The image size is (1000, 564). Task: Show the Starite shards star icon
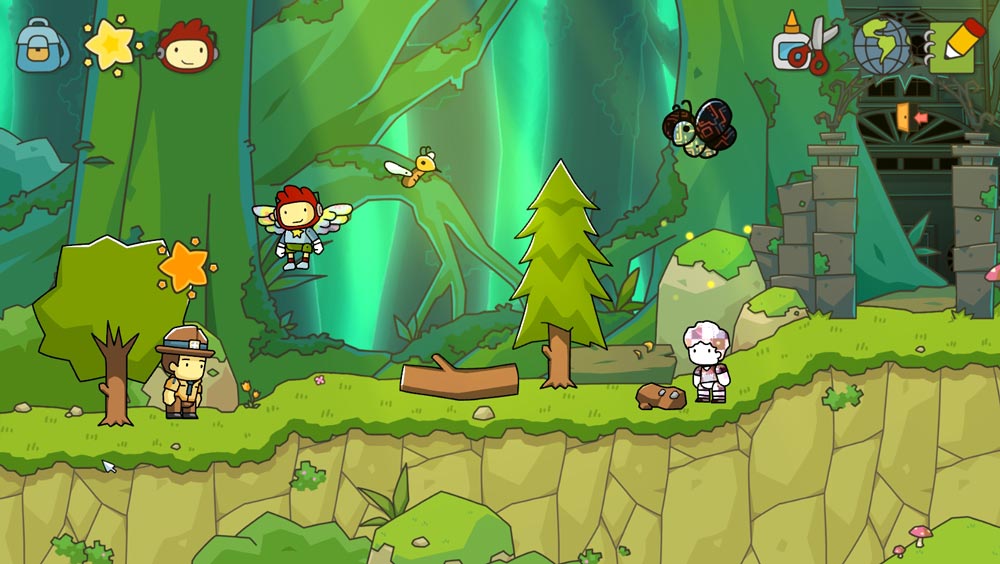pos(108,44)
